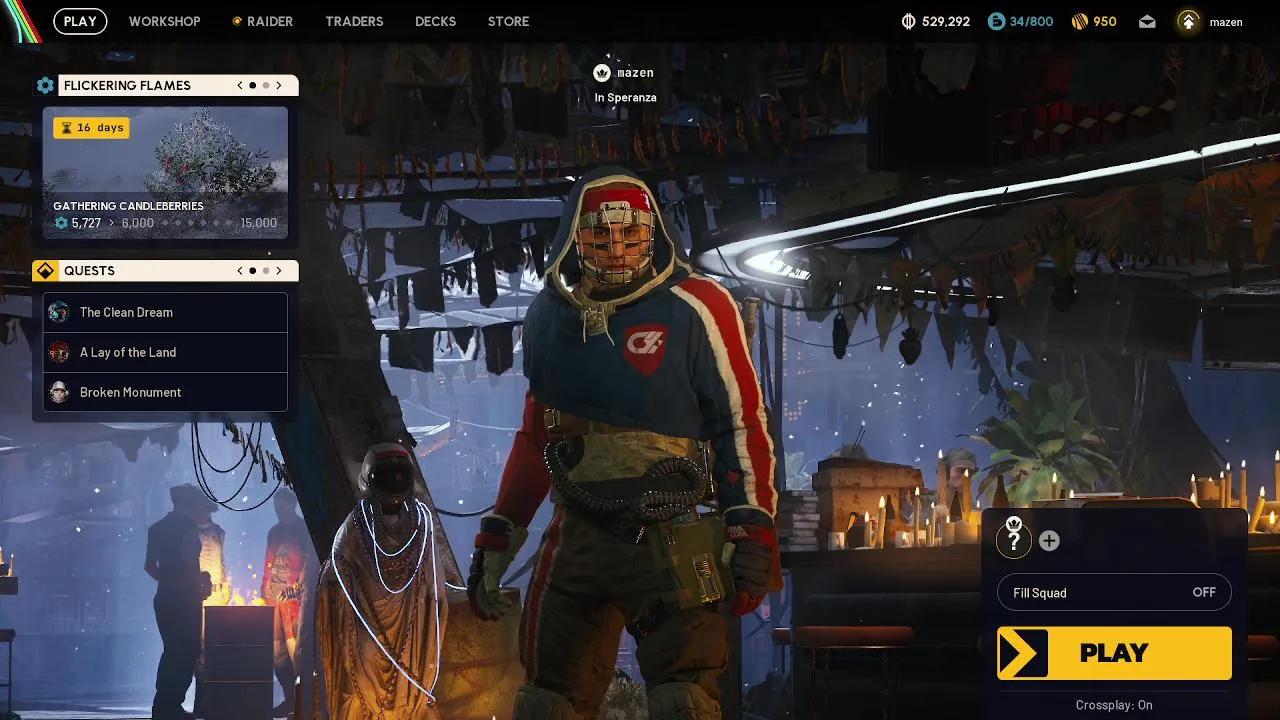Toggle the Fill Squad option
1280x720 pixels.
click(x=1114, y=593)
